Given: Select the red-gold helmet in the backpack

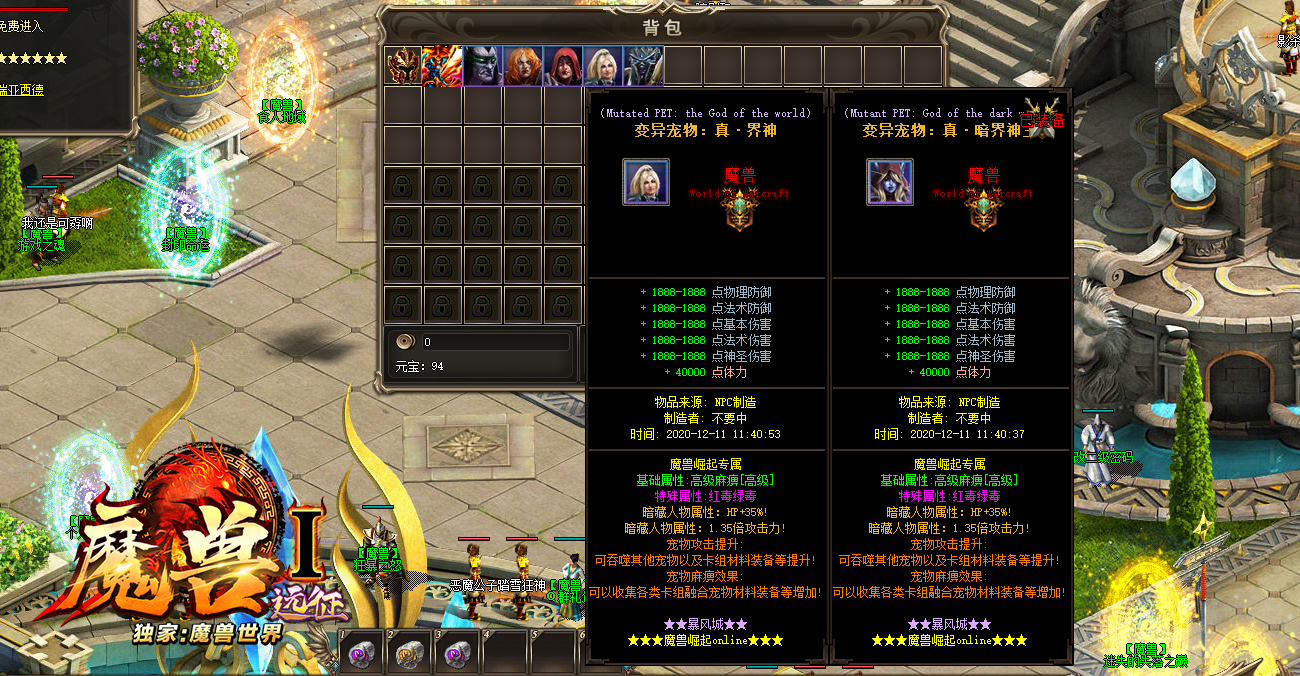Looking at the screenshot, I should click(x=403, y=66).
